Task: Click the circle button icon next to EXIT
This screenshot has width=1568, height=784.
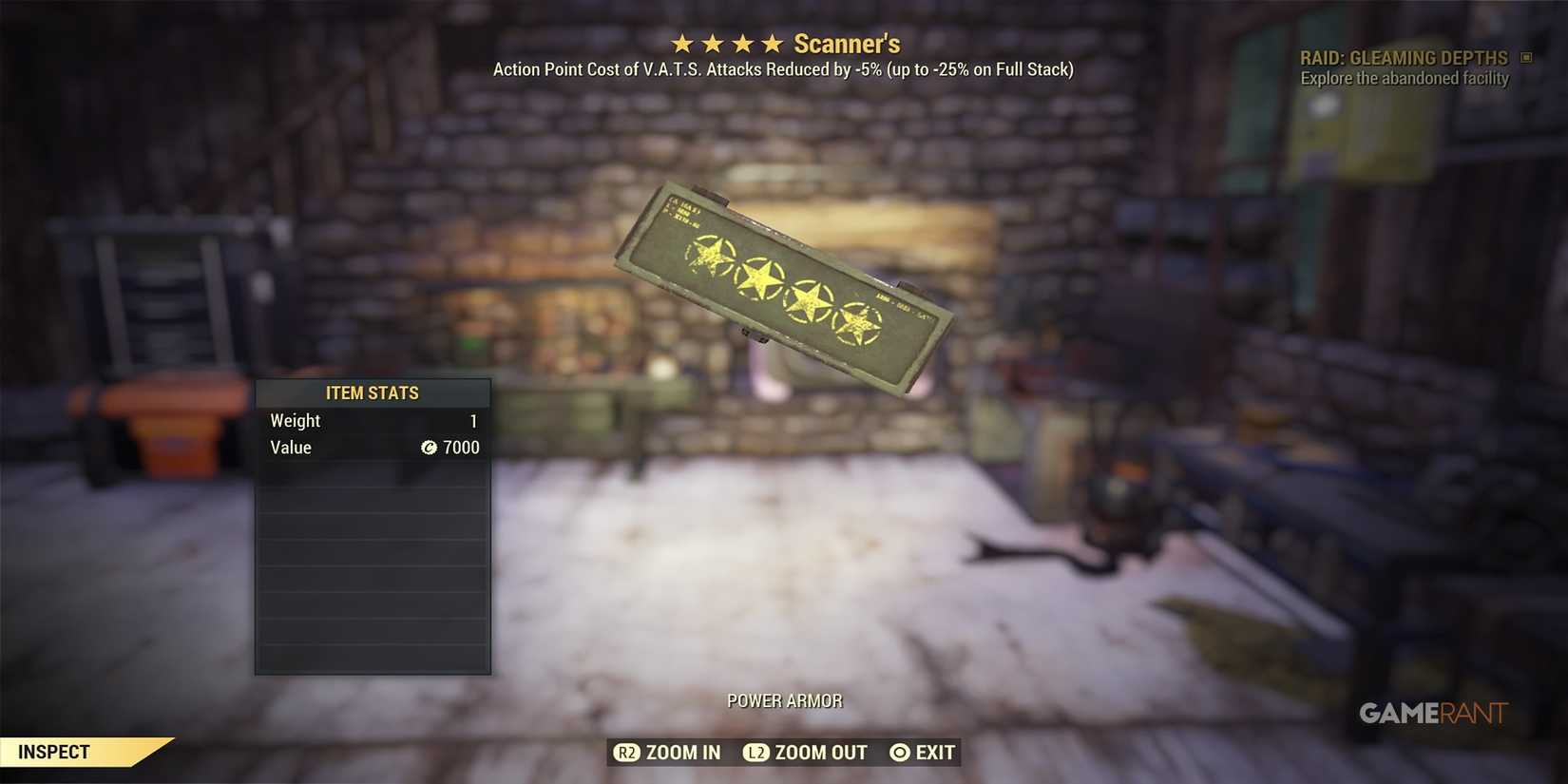Action: pos(898,752)
